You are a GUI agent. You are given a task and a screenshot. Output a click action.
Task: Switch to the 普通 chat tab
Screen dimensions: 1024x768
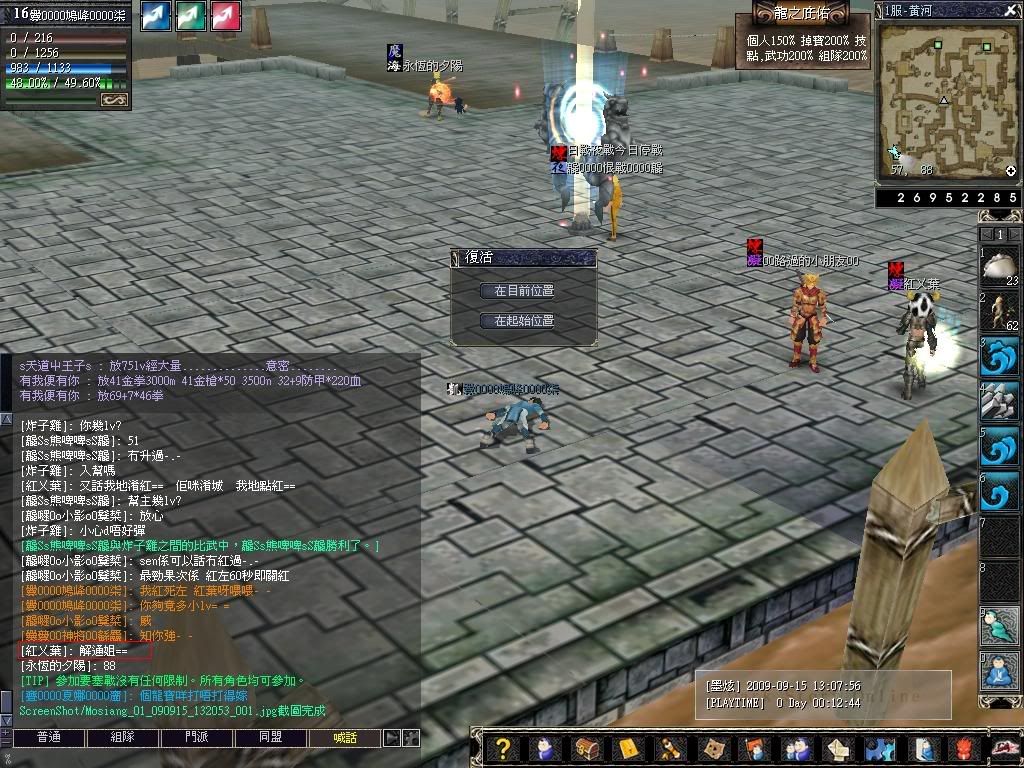(48, 738)
